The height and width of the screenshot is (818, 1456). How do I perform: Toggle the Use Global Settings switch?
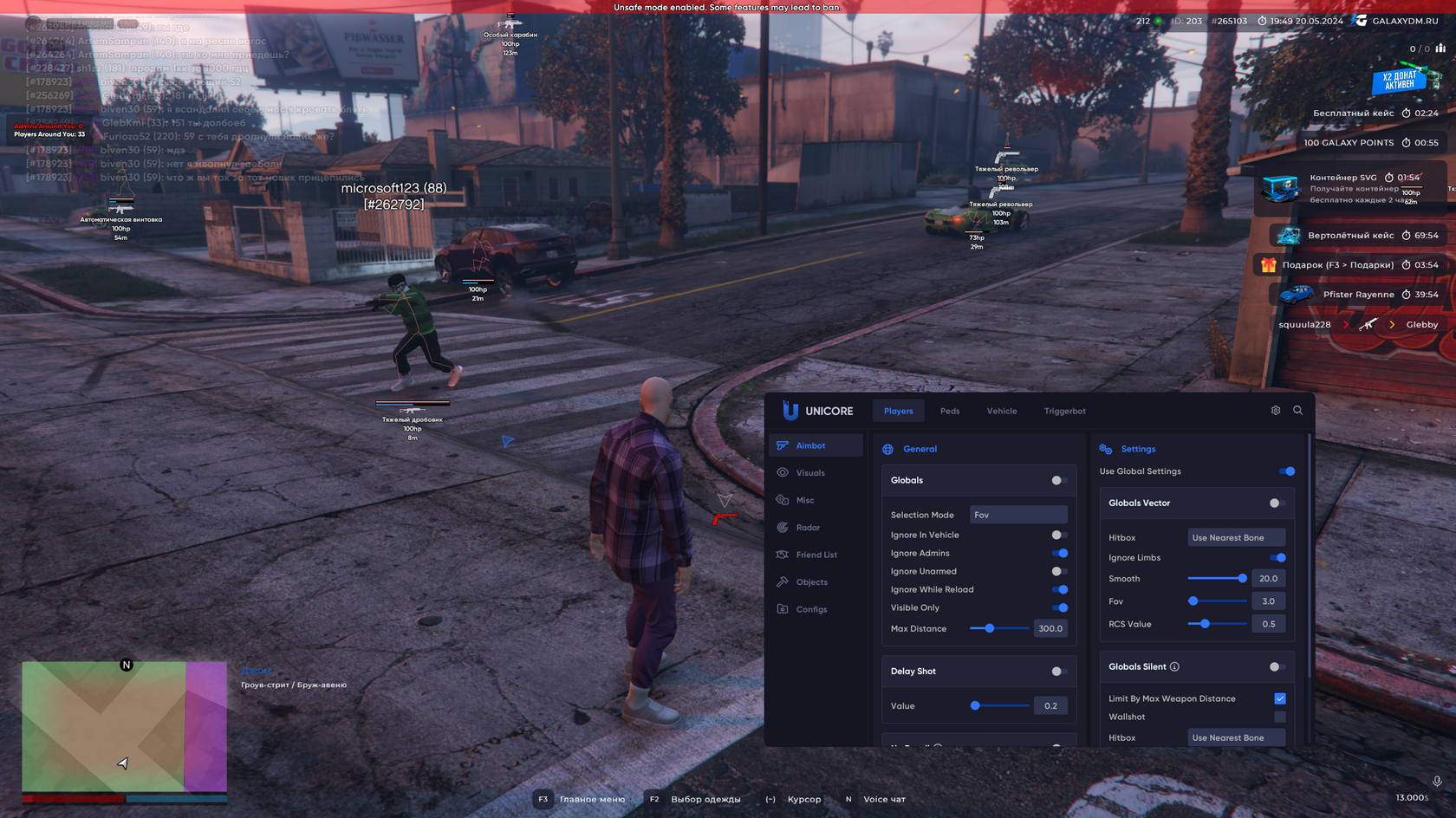point(1286,471)
